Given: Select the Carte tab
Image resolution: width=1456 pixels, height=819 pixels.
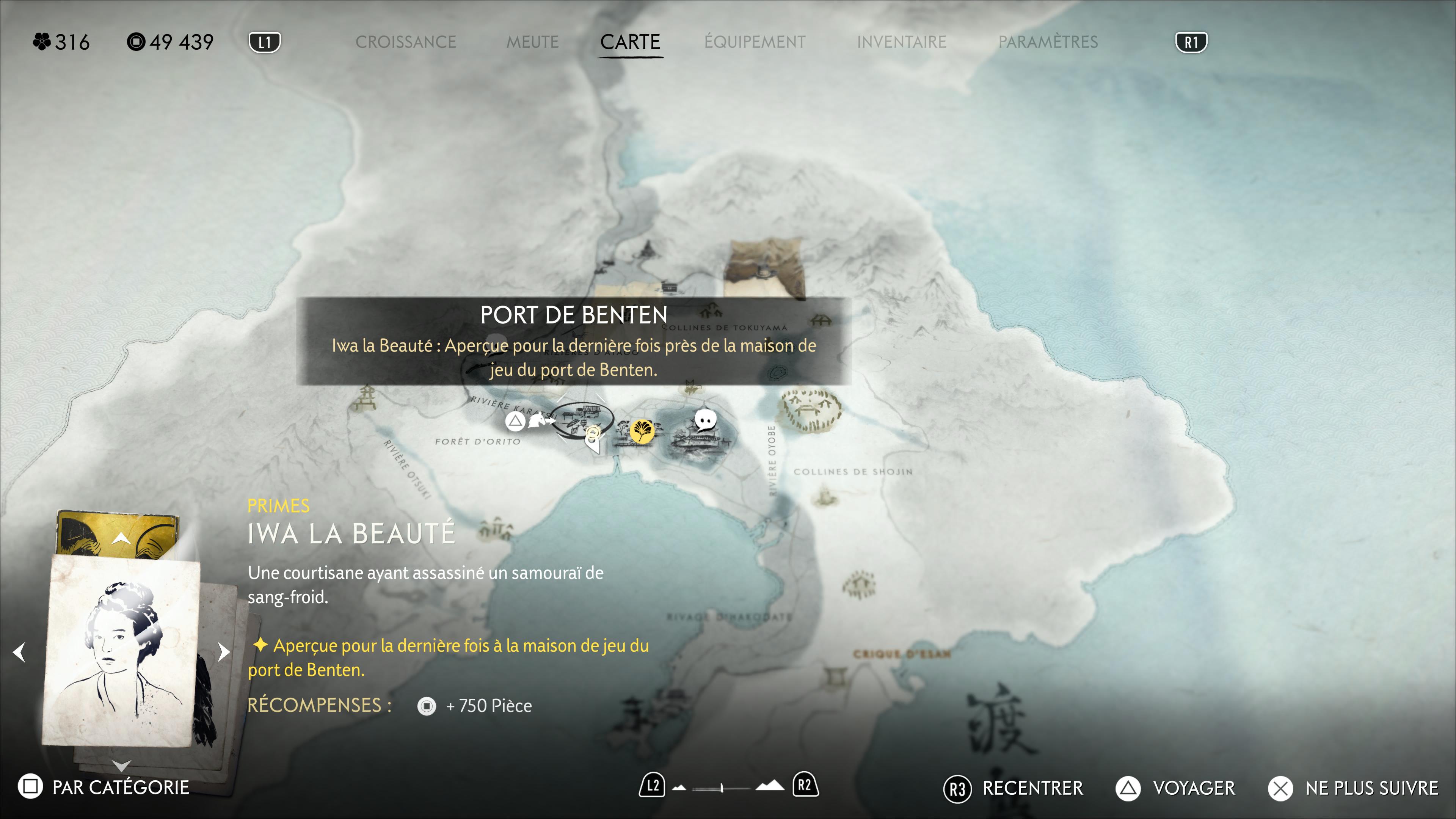Looking at the screenshot, I should [x=630, y=42].
